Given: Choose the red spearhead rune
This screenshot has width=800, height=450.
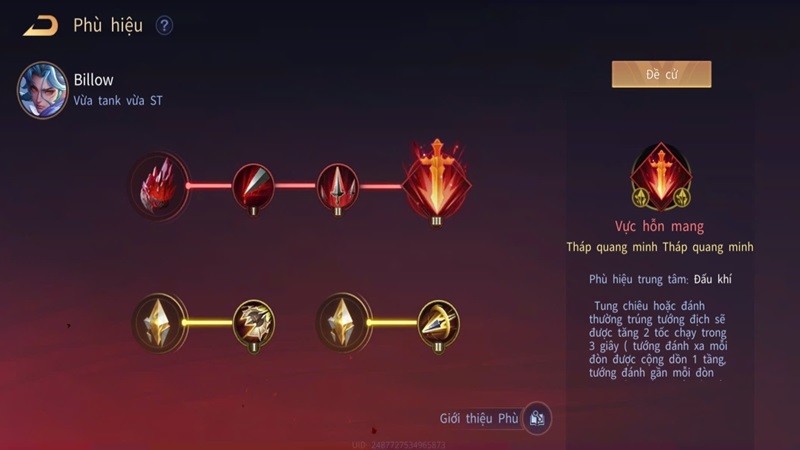Looking at the screenshot, I should click(337, 186).
